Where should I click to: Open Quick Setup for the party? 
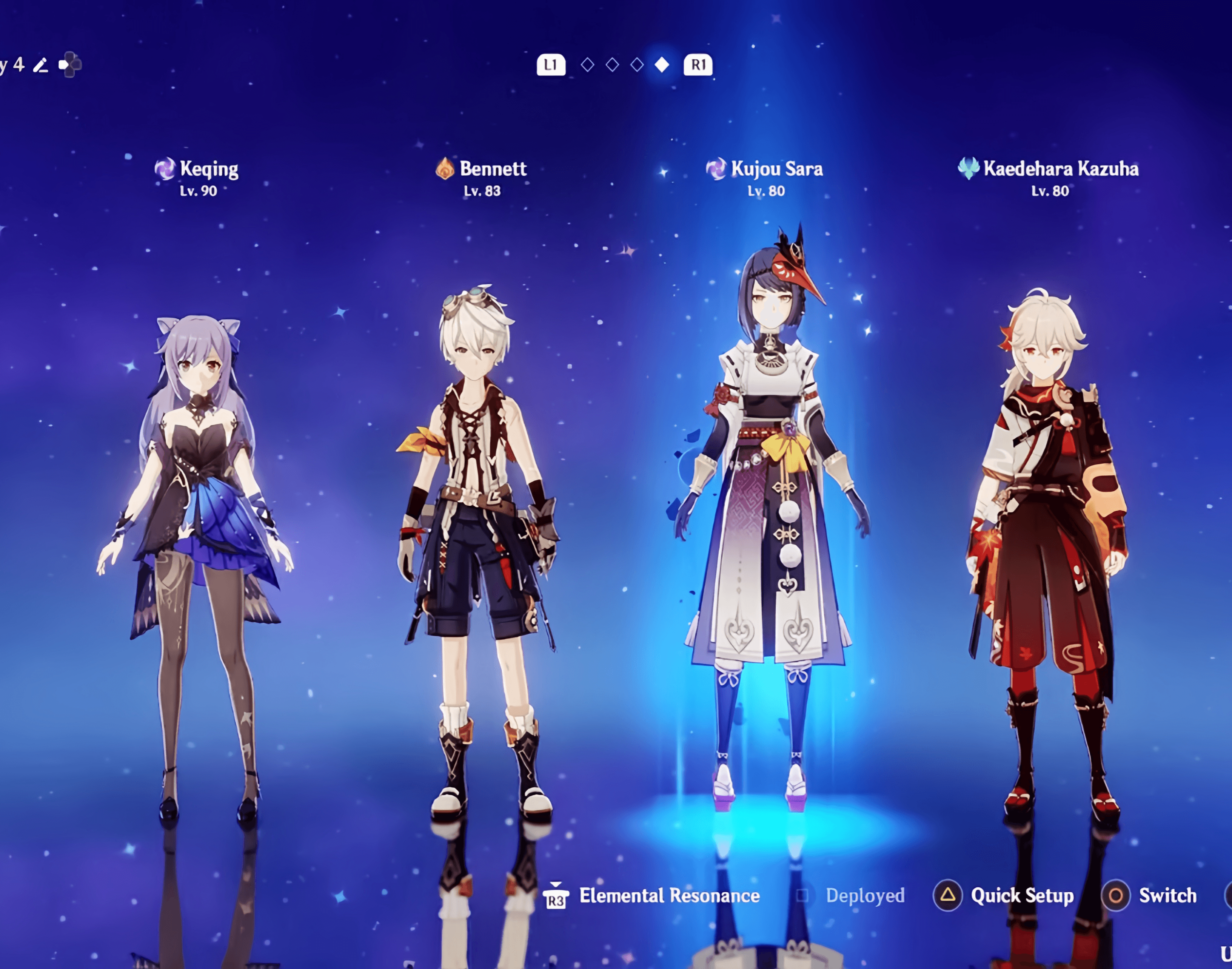pos(1021,896)
